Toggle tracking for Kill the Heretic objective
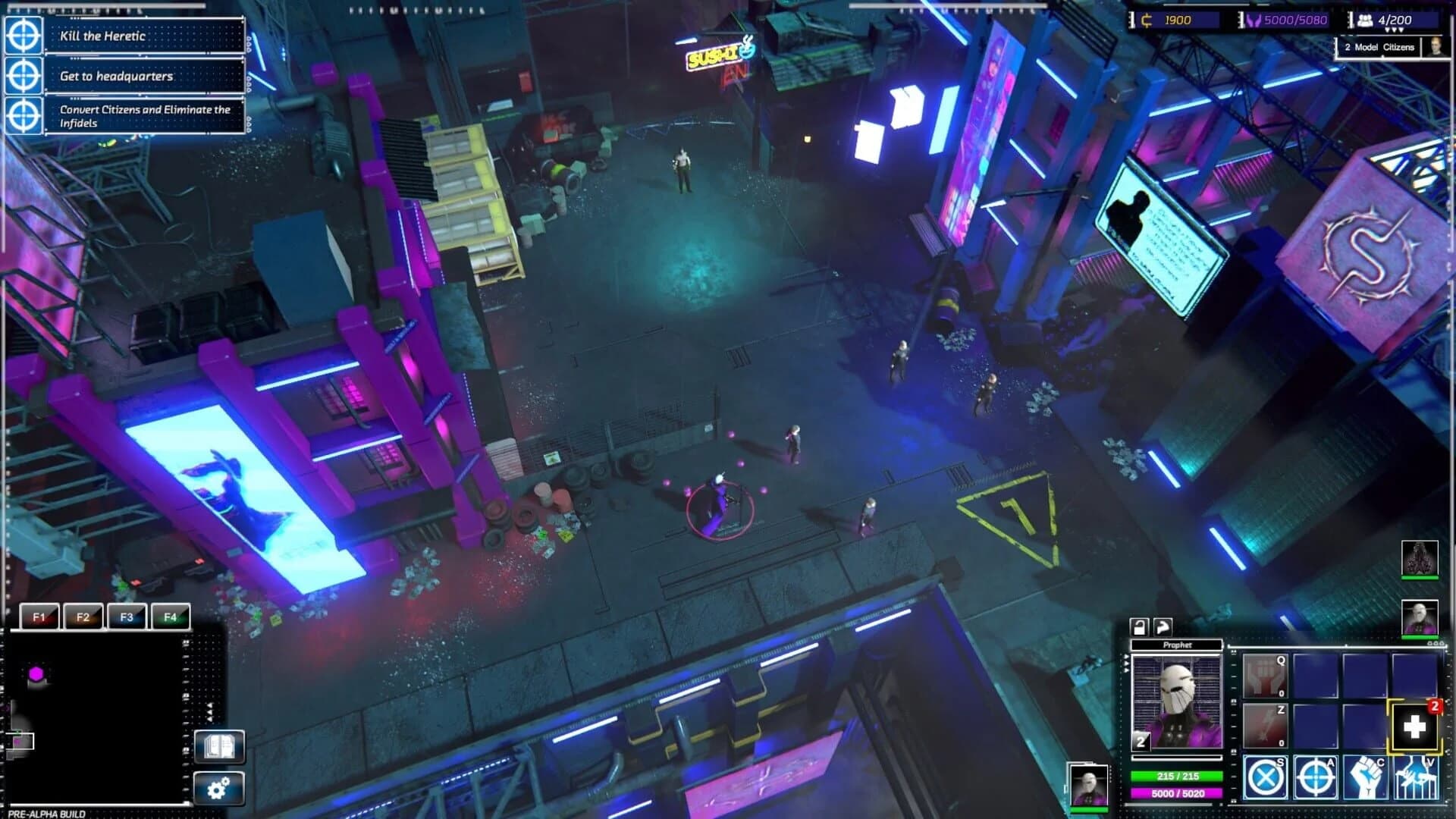 coord(25,35)
